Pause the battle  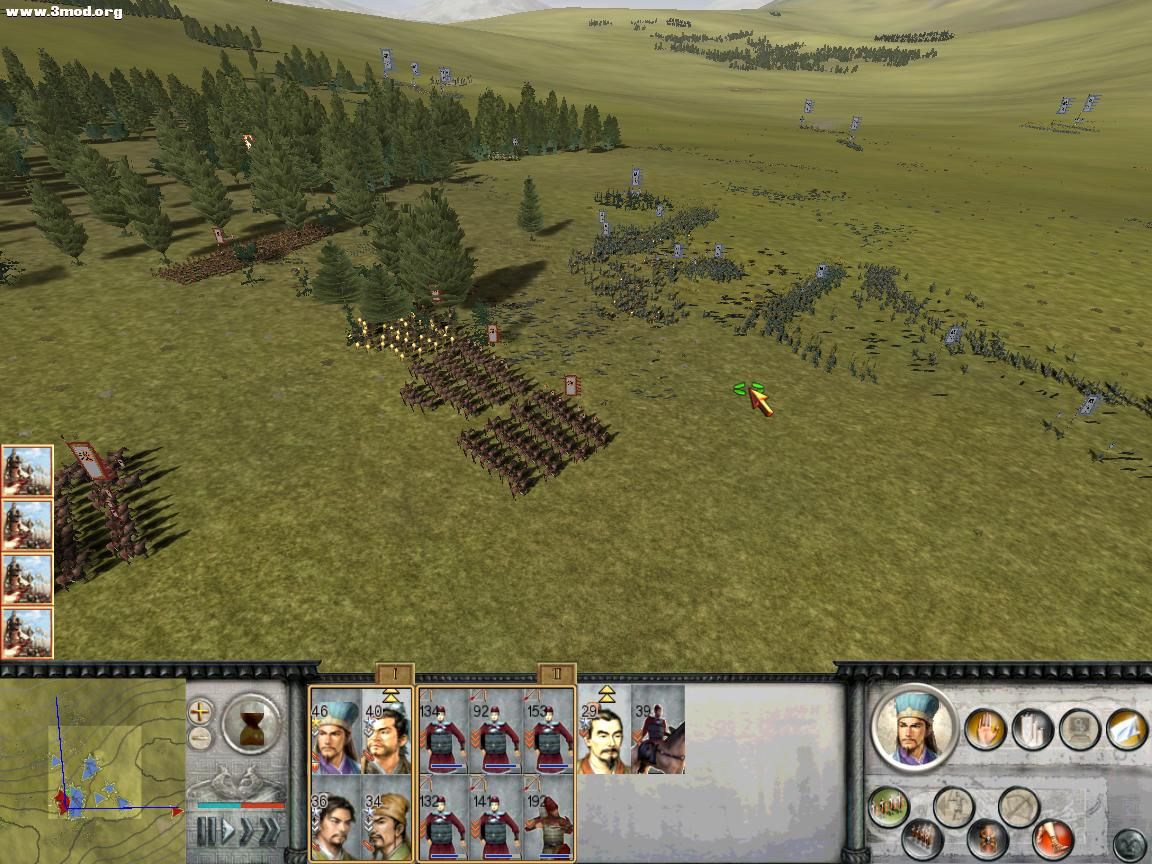206,830
